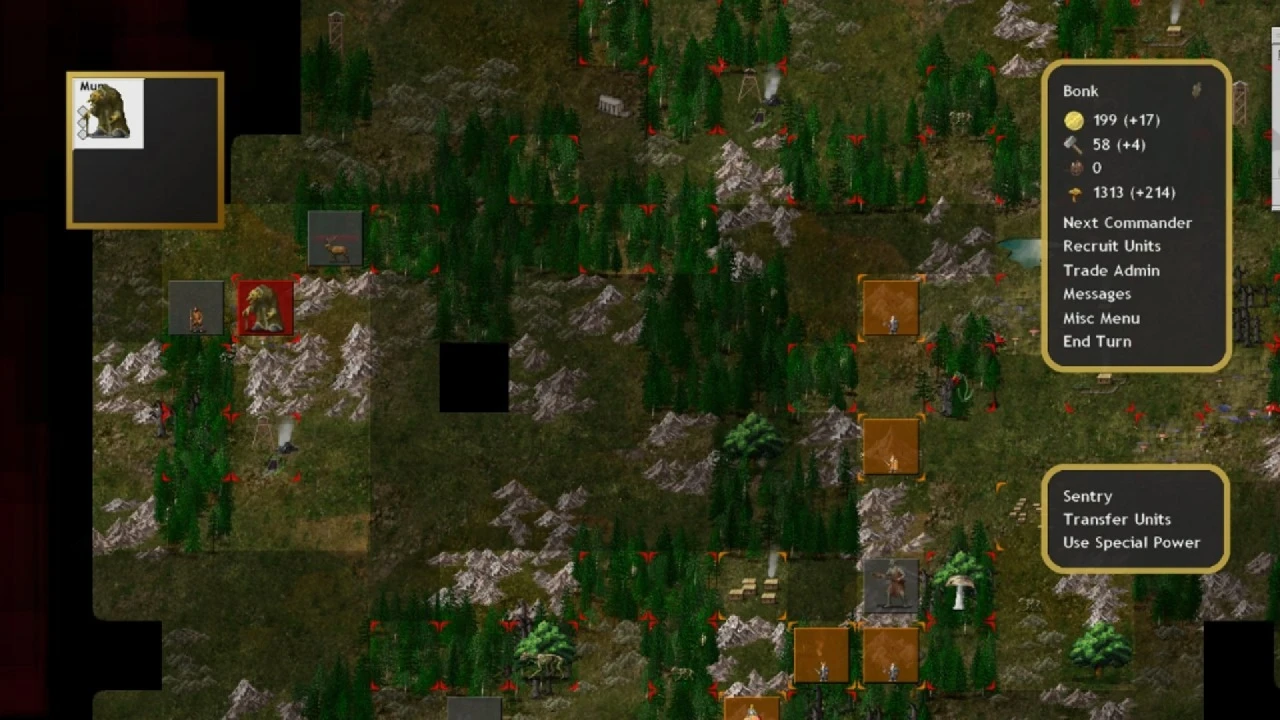Open the Messages screen
This screenshot has height=720, width=1280.
[1097, 293]
